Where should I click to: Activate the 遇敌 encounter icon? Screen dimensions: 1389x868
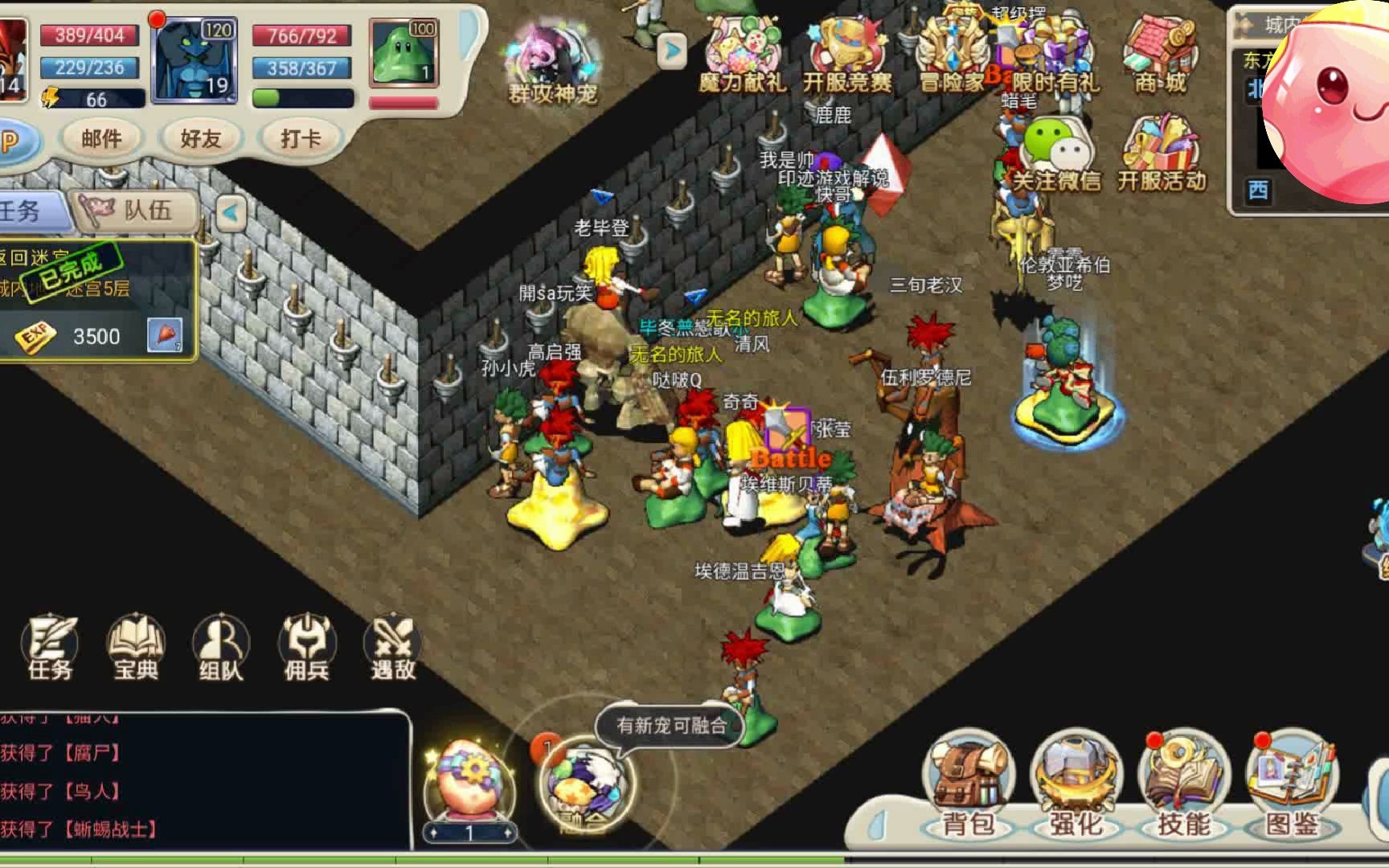(x=392, y=648)
